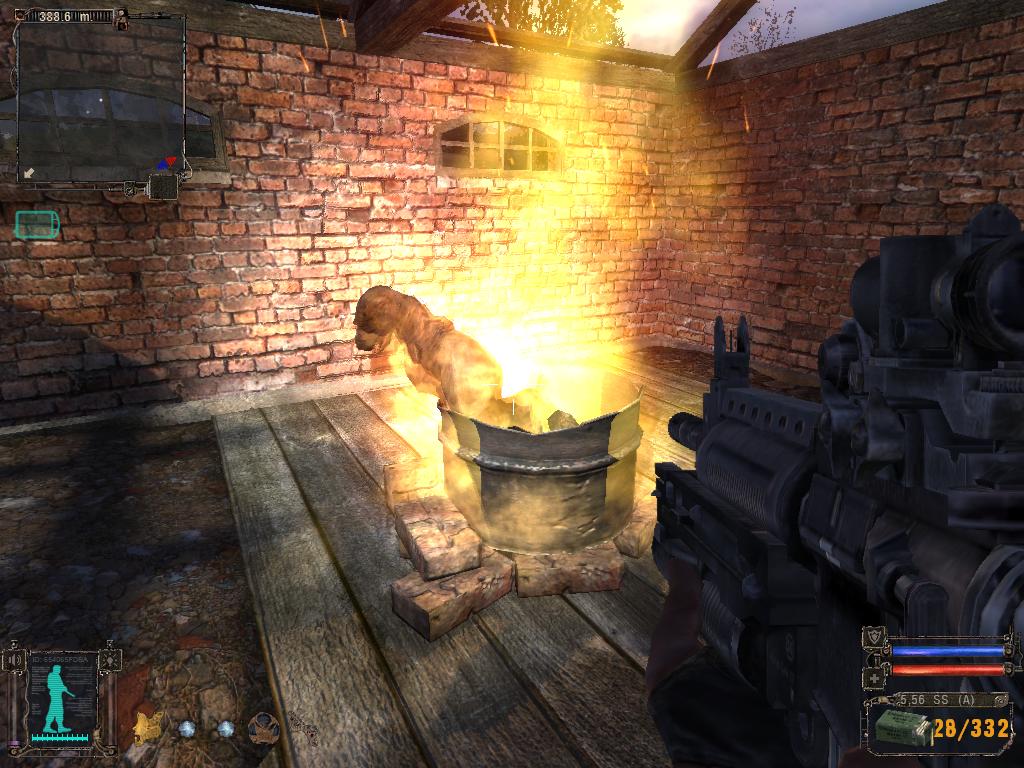Select the objective arrow on the minimap
Screen dimensions: 1024x768
[30, 173]
